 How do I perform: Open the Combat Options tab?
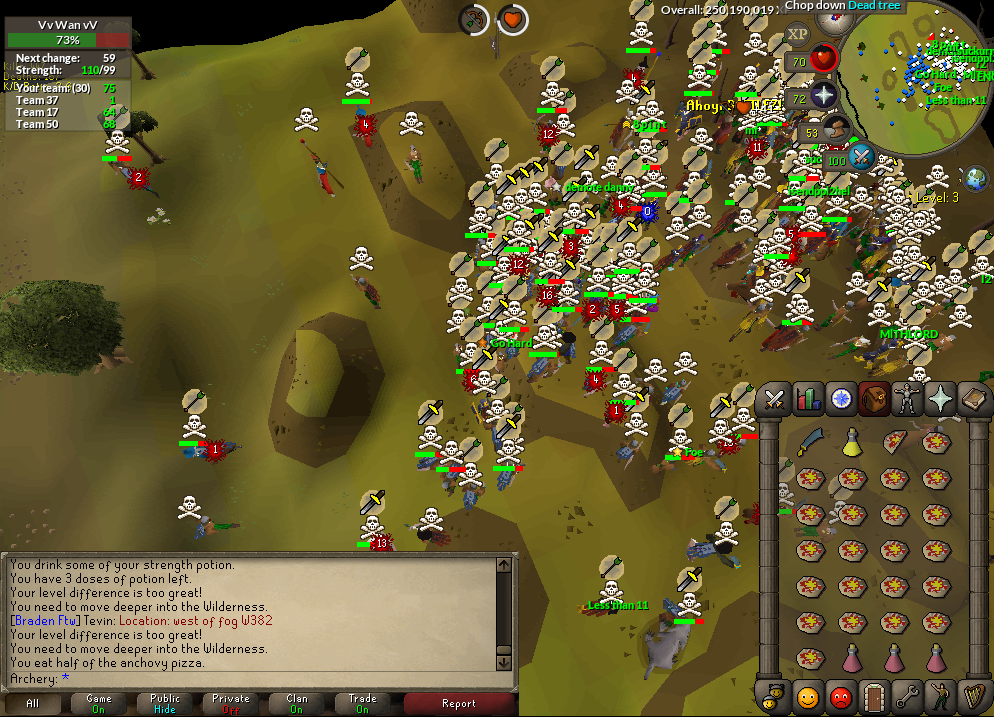773,399
